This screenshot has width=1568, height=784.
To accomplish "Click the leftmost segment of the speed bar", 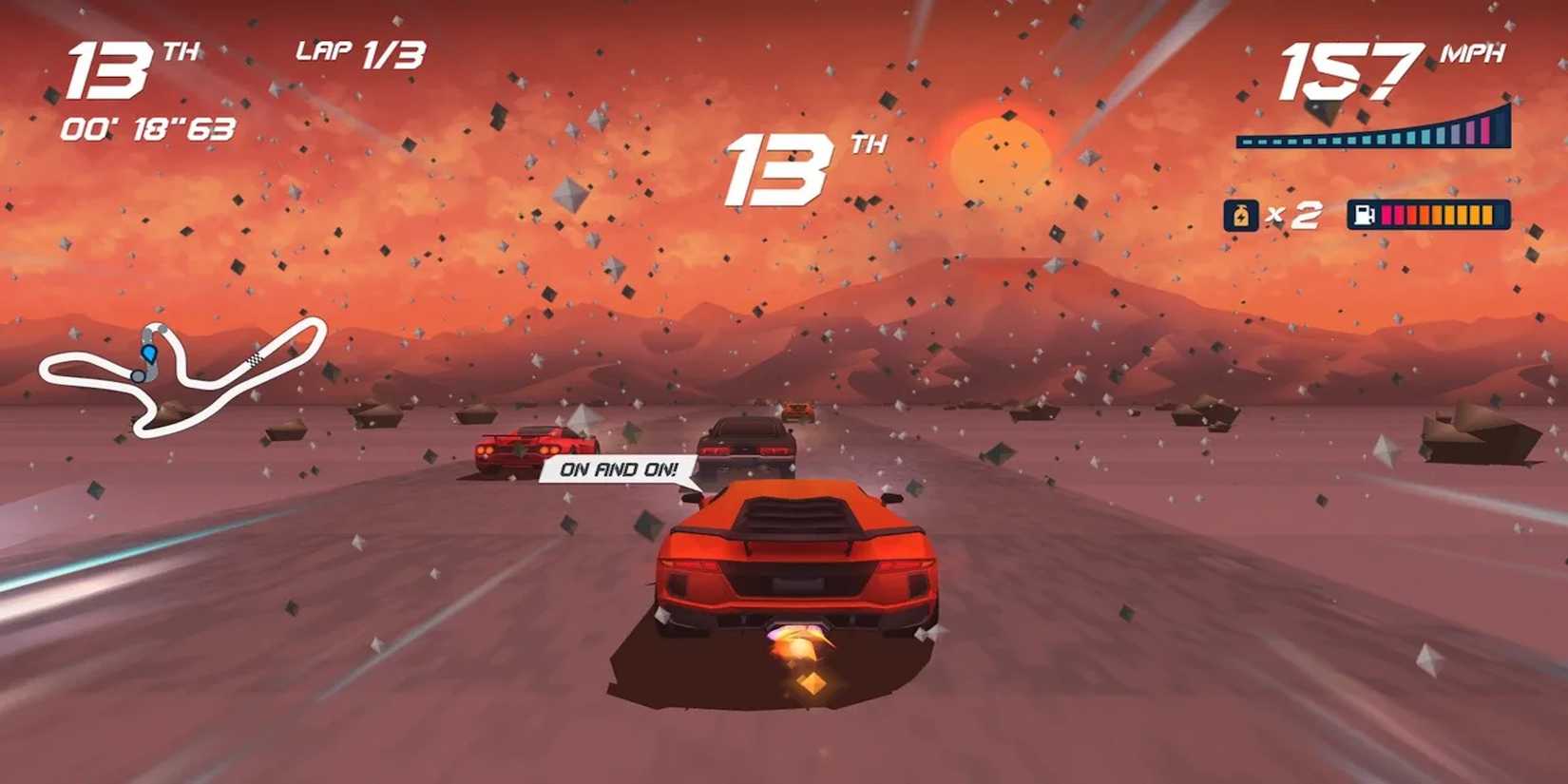I will [x=1247, y=142].
